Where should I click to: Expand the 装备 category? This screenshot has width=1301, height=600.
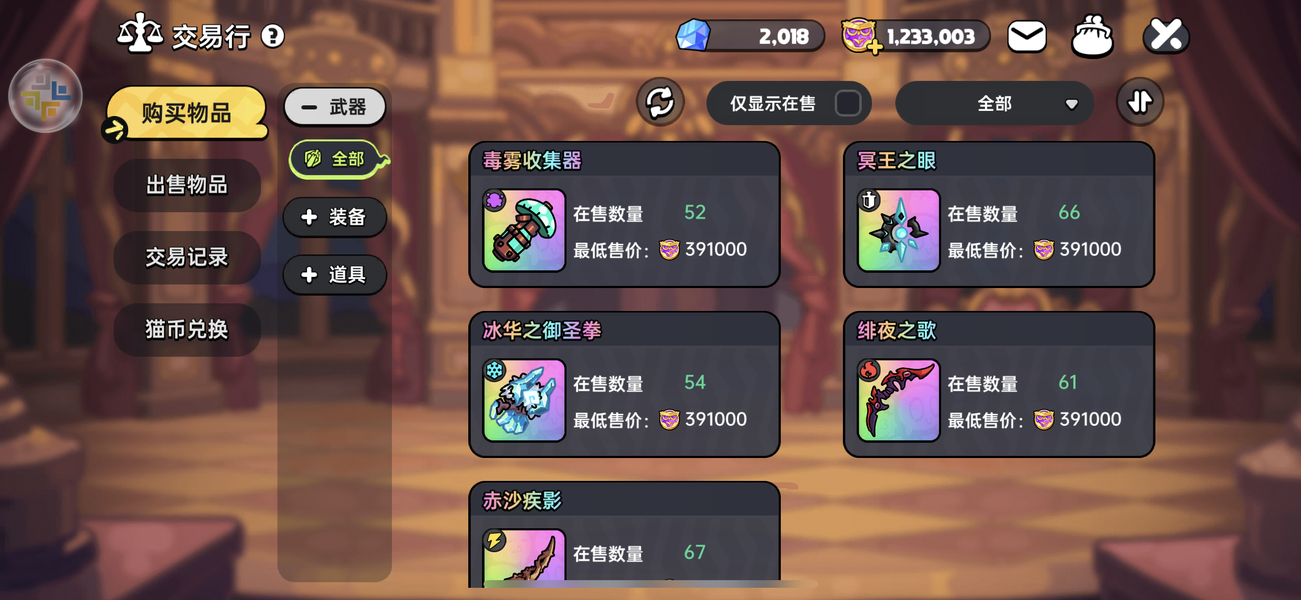(x=334, y=217)
